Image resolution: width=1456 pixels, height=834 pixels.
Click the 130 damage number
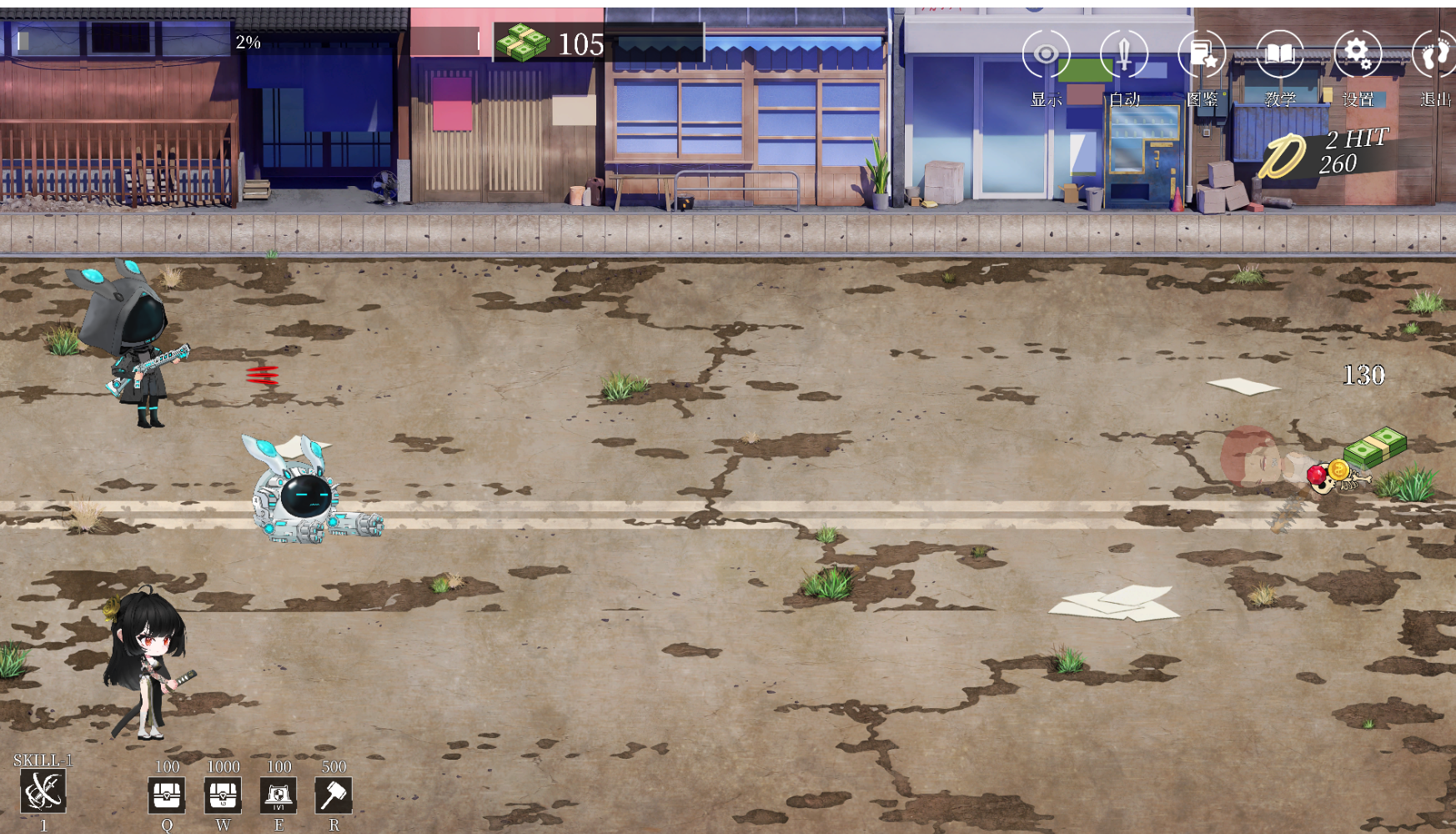tap(1365, 376)
